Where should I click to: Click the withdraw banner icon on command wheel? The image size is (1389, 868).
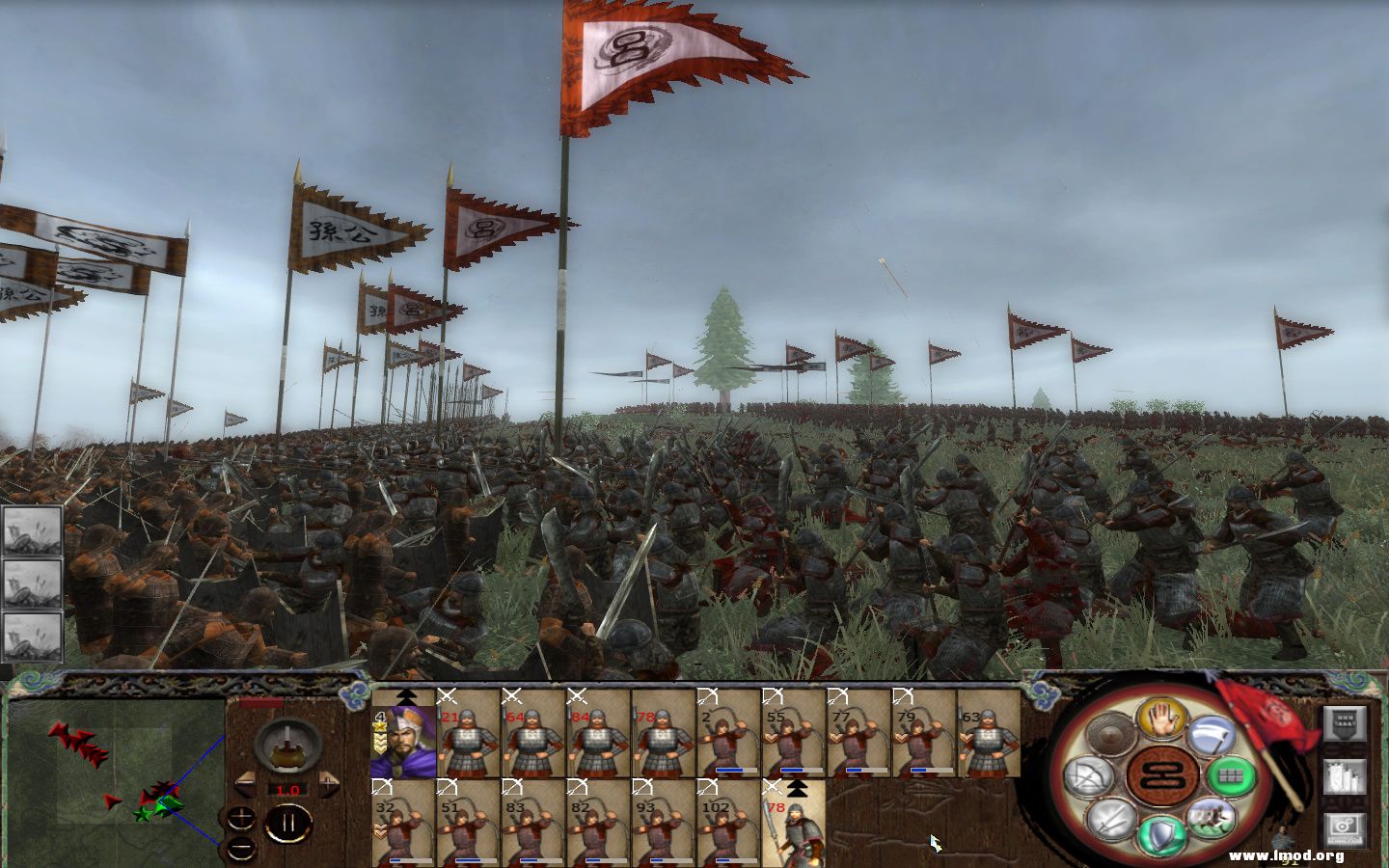pos(1210,734)
